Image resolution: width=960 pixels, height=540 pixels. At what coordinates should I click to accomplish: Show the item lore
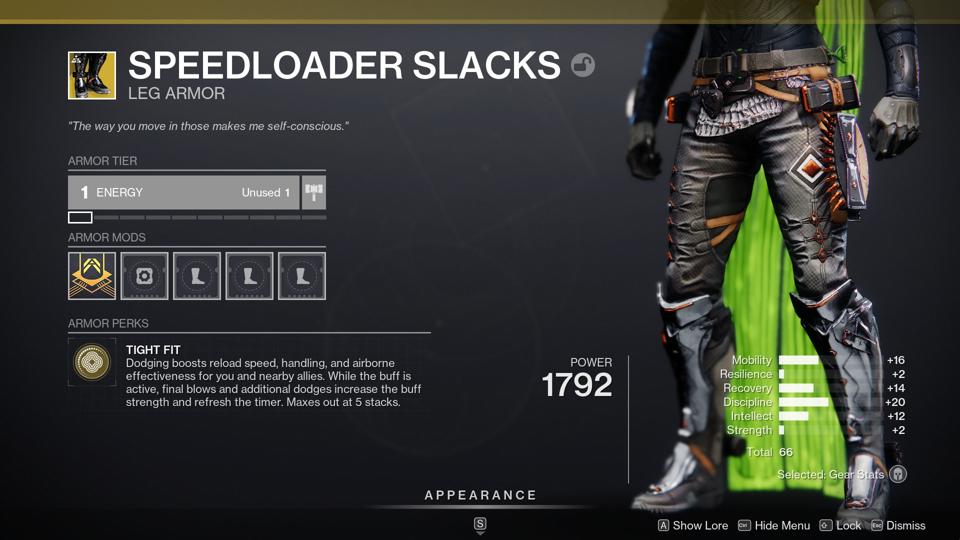(x=692, y=525)
